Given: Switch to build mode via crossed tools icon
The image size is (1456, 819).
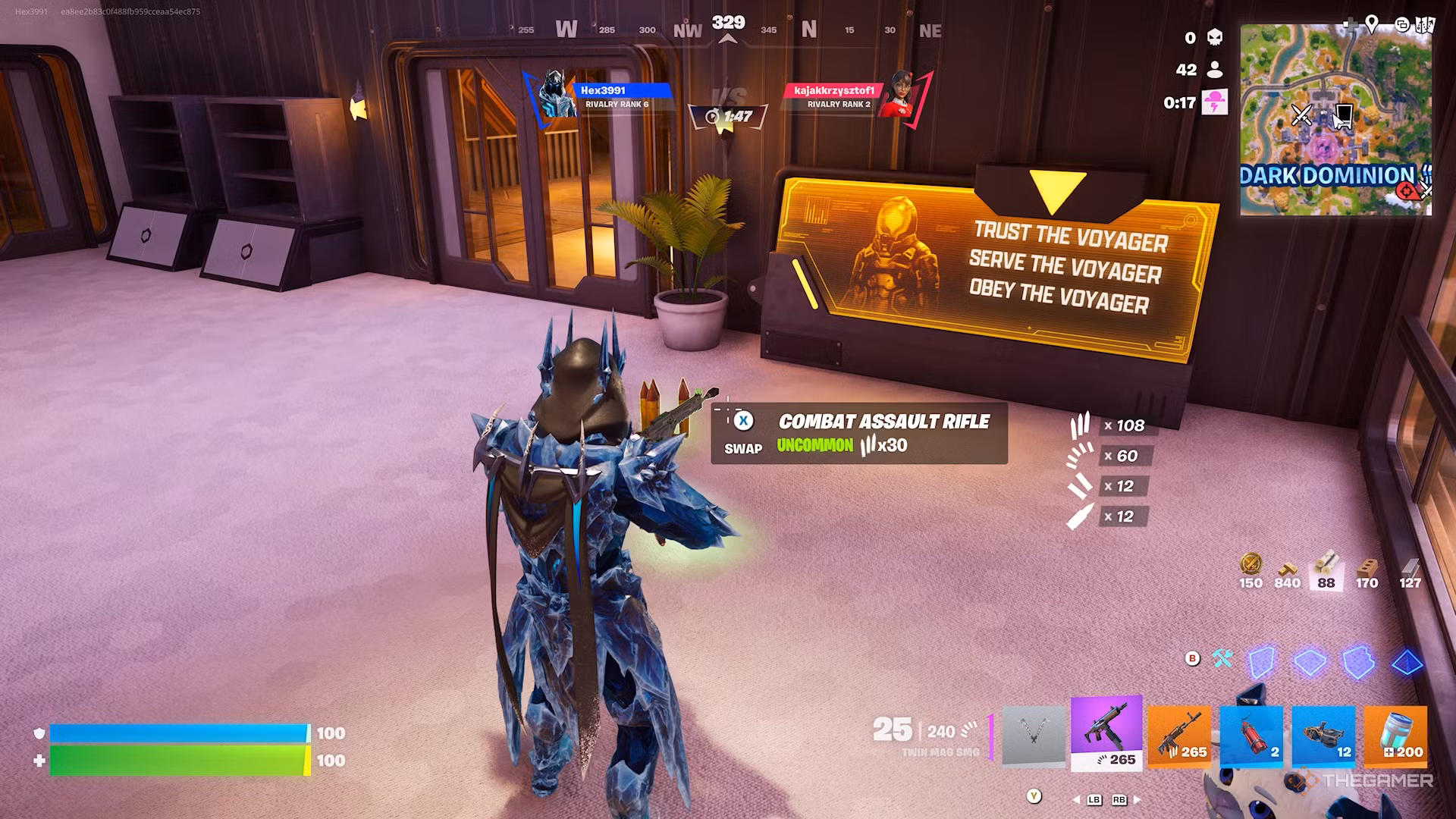Looking at the screenshot, I should click(x=1222, y=658).
